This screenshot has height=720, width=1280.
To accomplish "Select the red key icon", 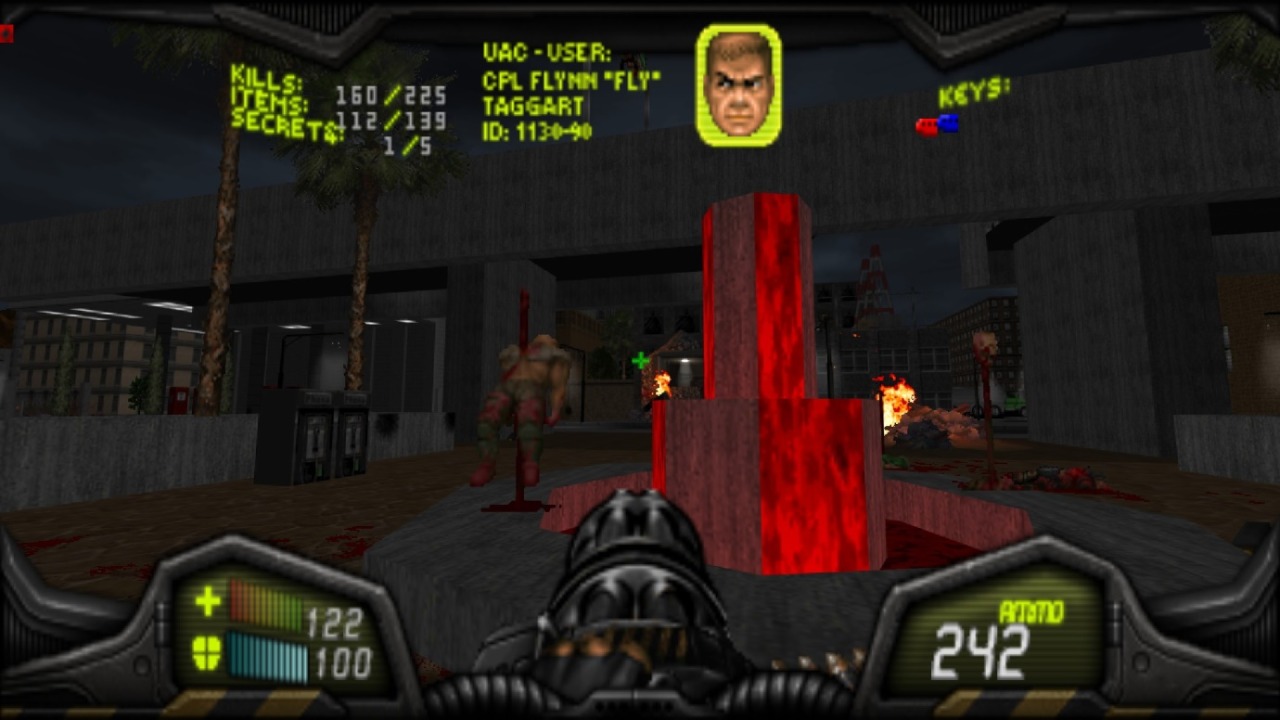I will (926, 127).
